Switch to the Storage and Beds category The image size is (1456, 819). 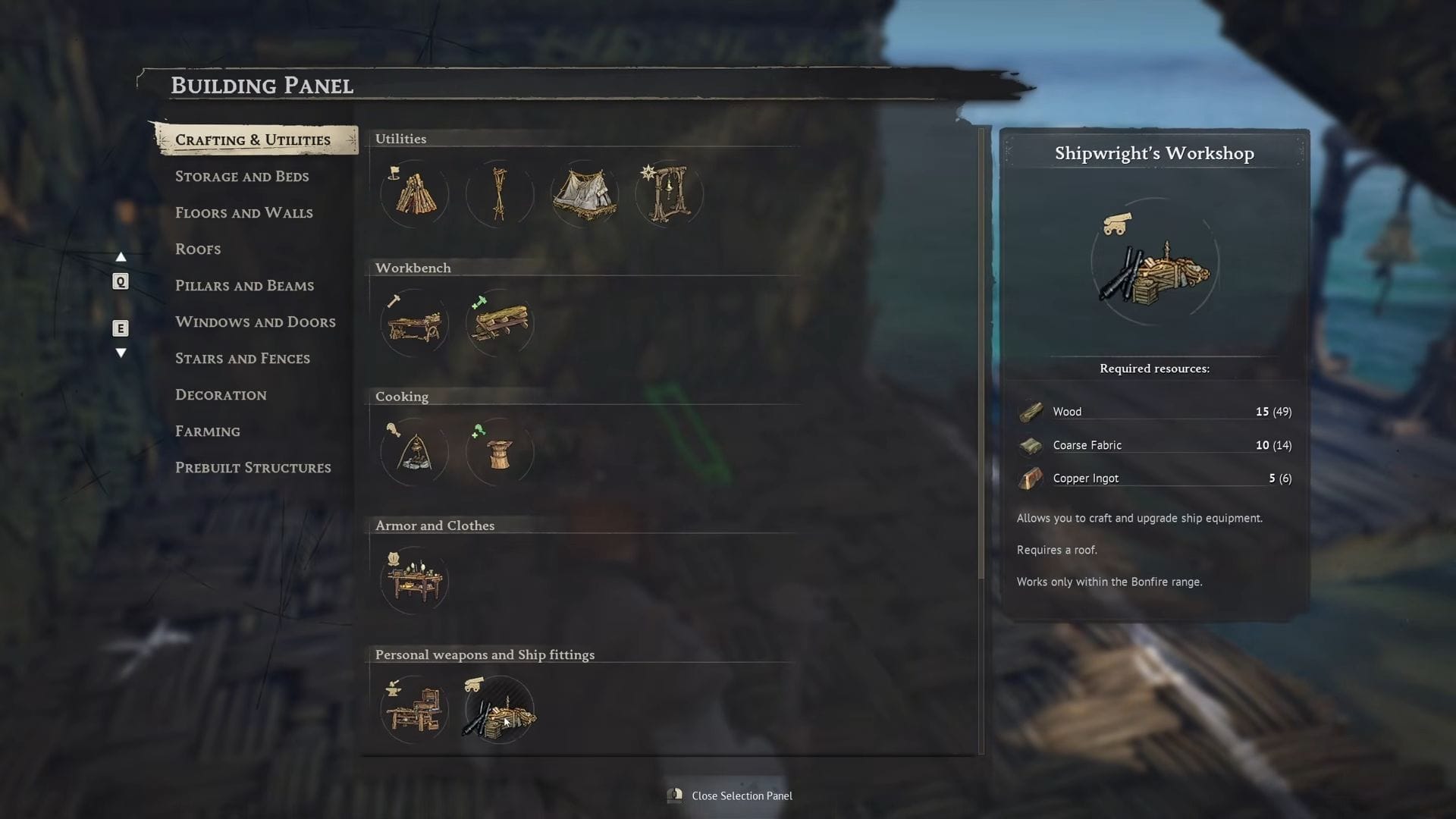pyautogui.click(x=242, y=176)
